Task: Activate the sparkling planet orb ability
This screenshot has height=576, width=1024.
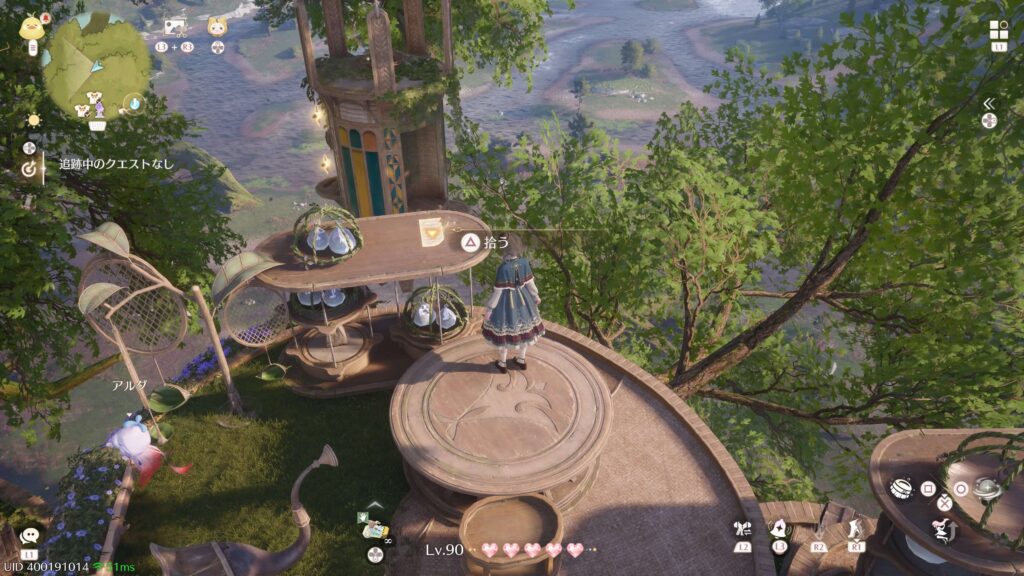Action: click(986, 489)
